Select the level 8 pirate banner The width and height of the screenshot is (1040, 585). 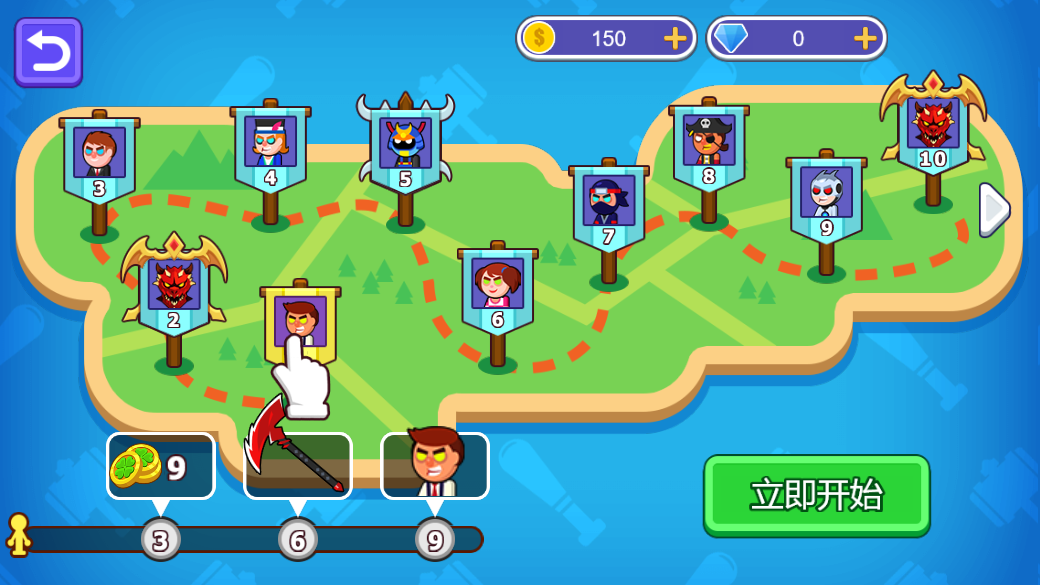click(709, 148)
